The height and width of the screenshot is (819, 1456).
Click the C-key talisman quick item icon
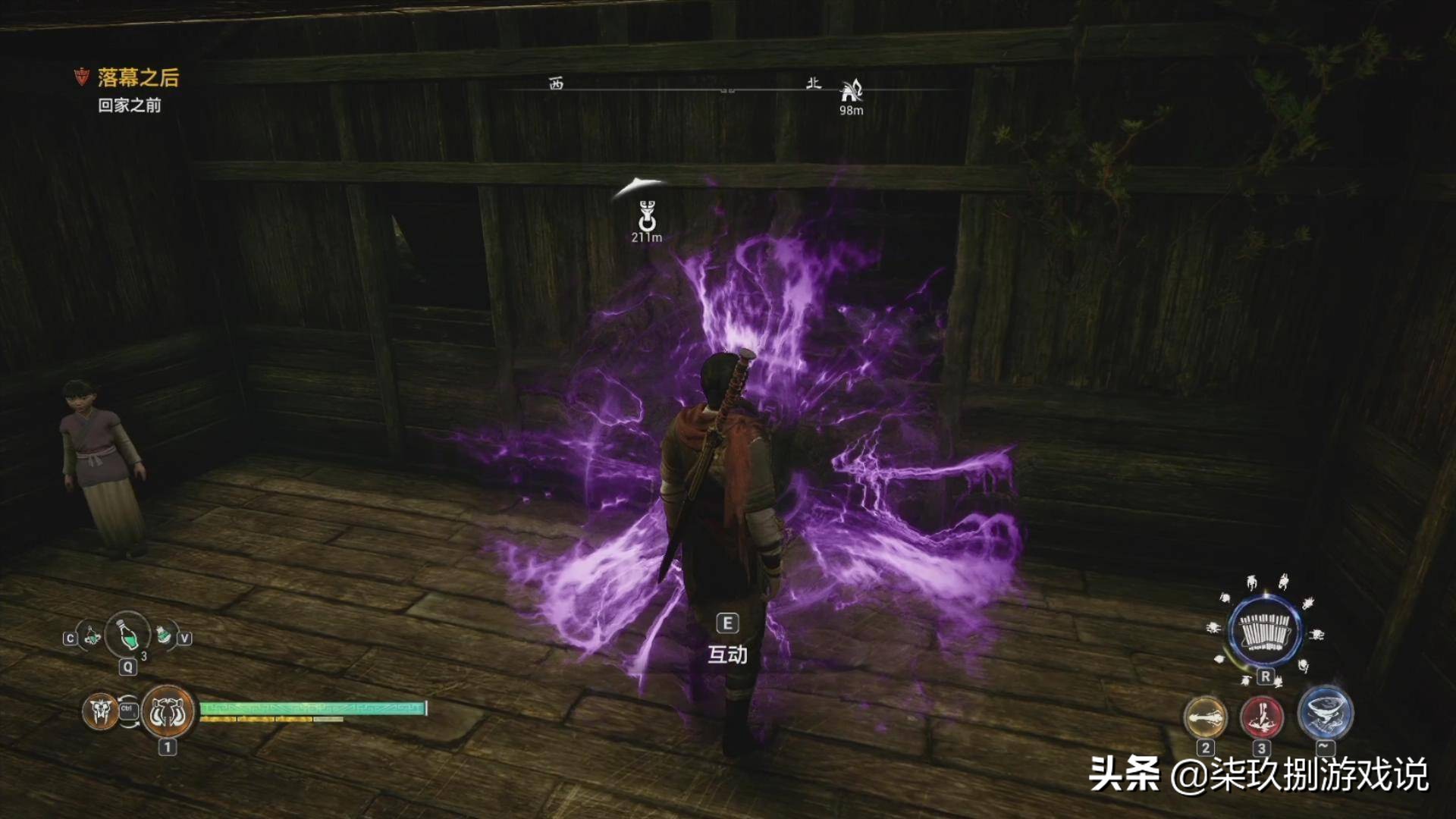pyautogui.click(x=92, y=637)
